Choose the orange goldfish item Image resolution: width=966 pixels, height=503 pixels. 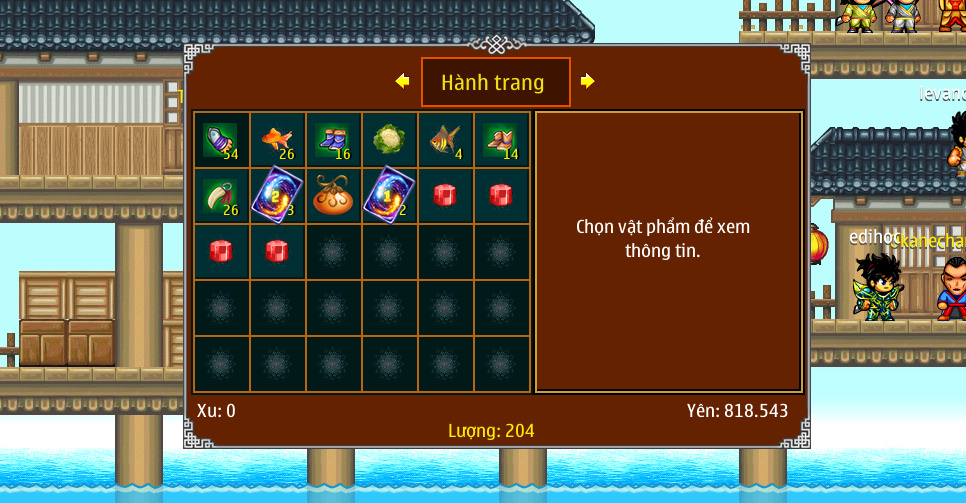(277, 140)
